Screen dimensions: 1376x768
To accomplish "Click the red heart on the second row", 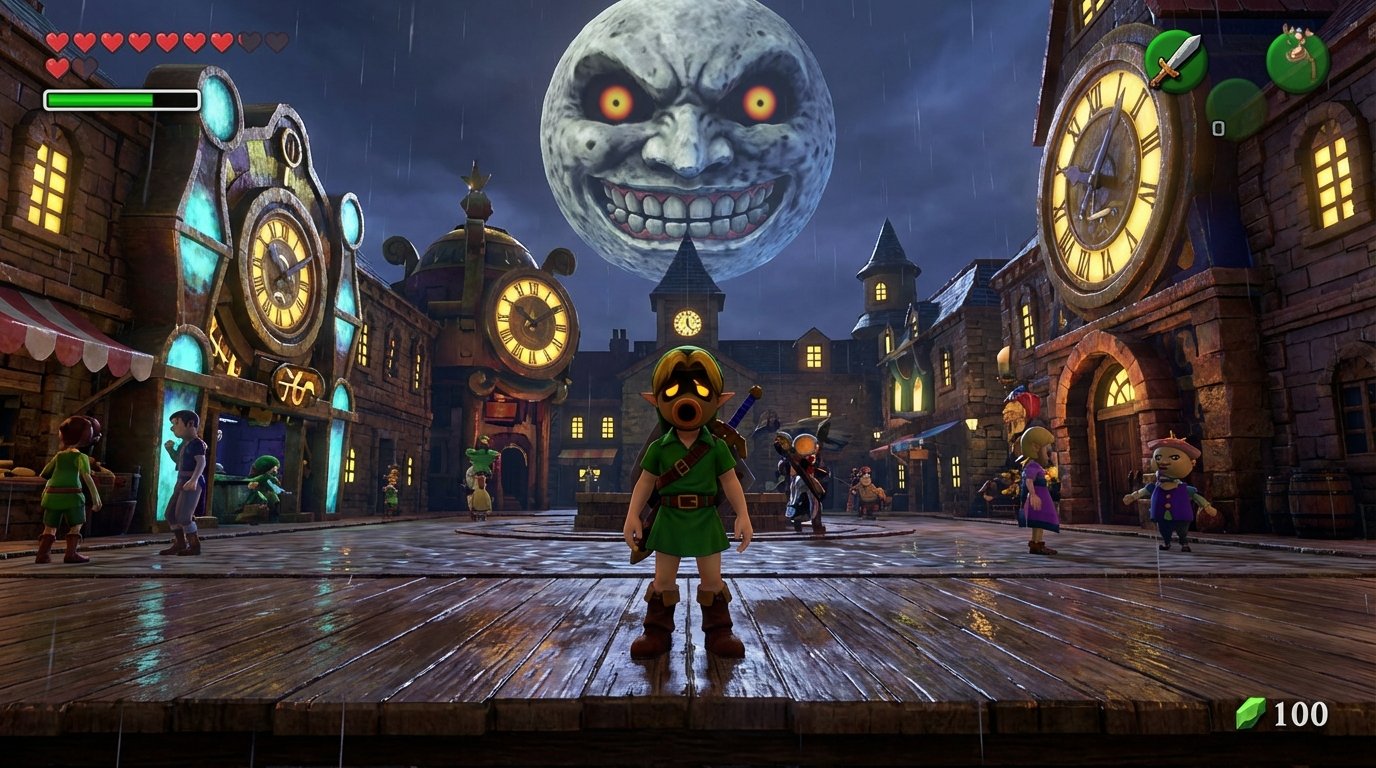I will (x=57, y=67).
